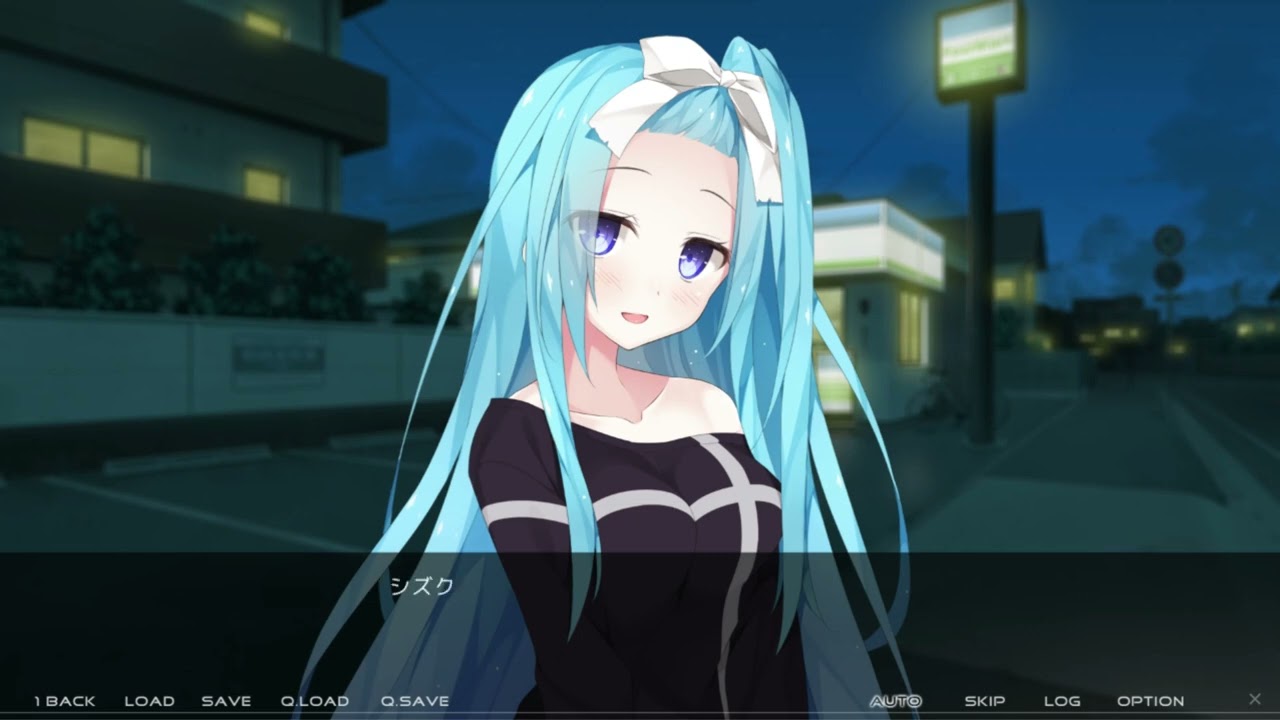Image resolution: width=1280 pixels, height=720 pixels.
Task: Open the SAVE screen
Action: coord(226,701)
